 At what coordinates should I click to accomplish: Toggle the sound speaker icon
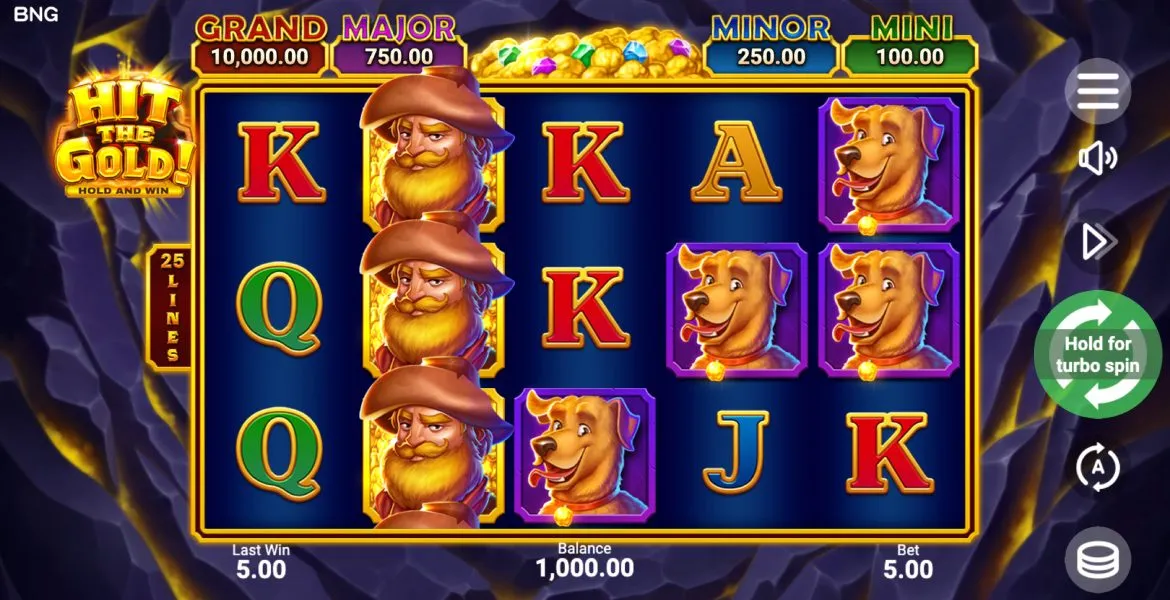click(1097, 159)
